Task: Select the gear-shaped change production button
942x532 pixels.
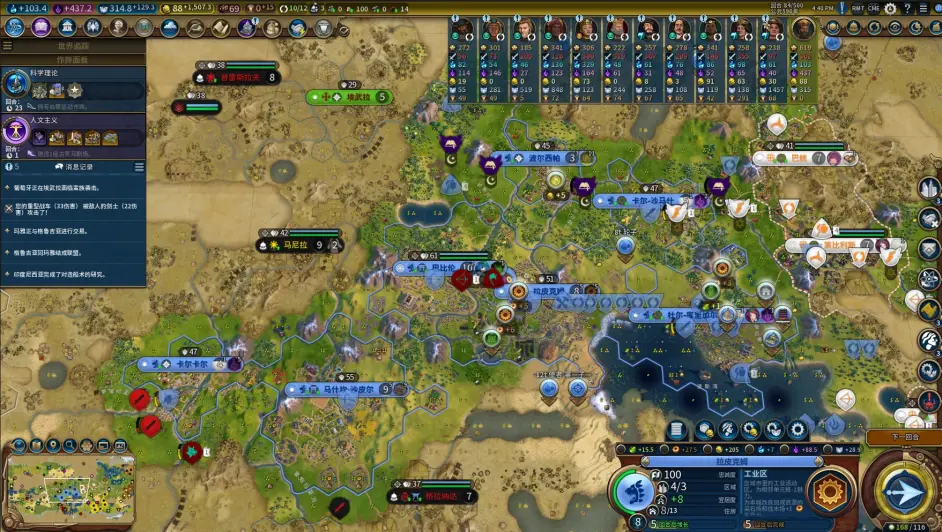Action: pyautogui.click(x=829, y=491)
